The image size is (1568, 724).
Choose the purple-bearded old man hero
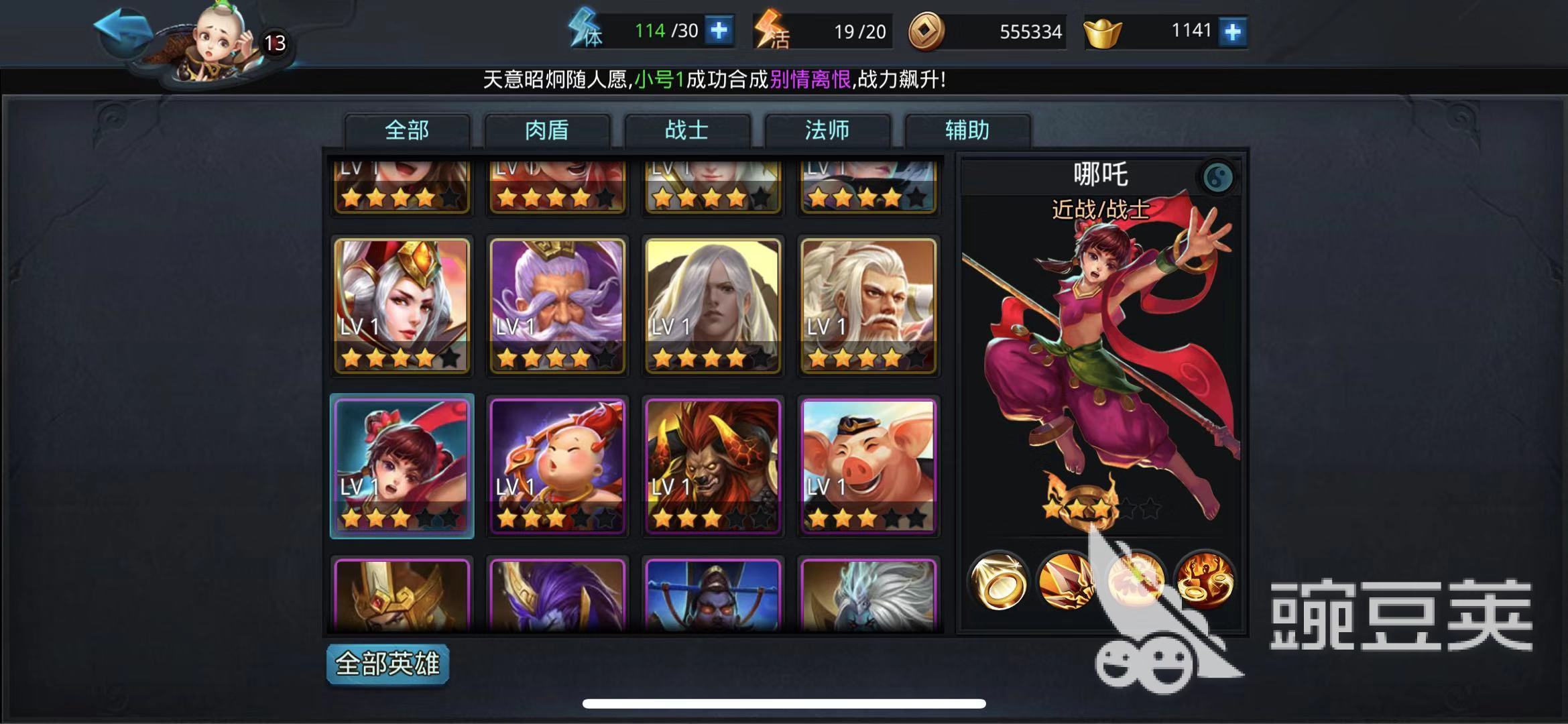click(x=557, y=306)
